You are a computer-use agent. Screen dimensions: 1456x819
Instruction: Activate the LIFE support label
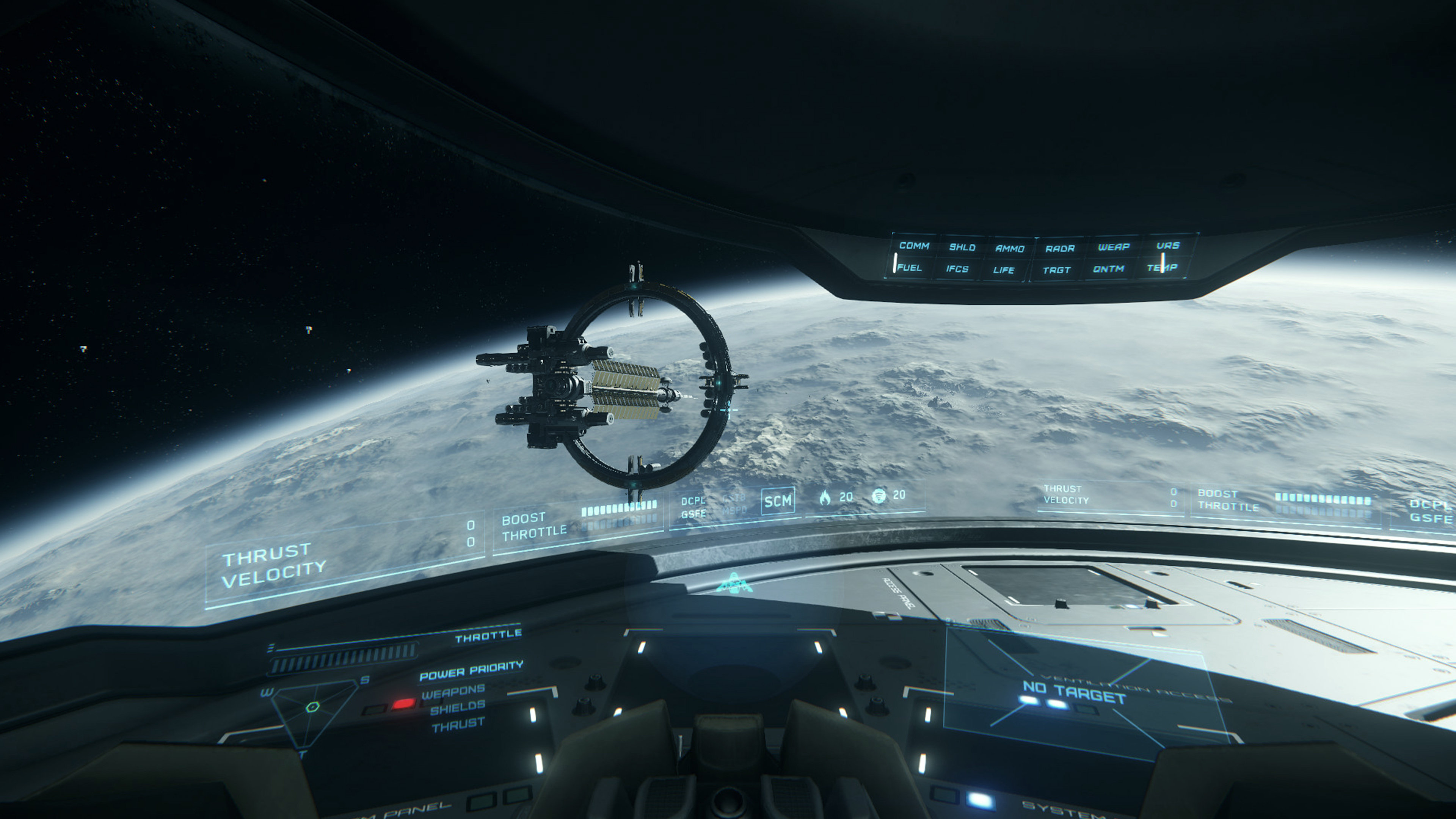click(1004, 270)
